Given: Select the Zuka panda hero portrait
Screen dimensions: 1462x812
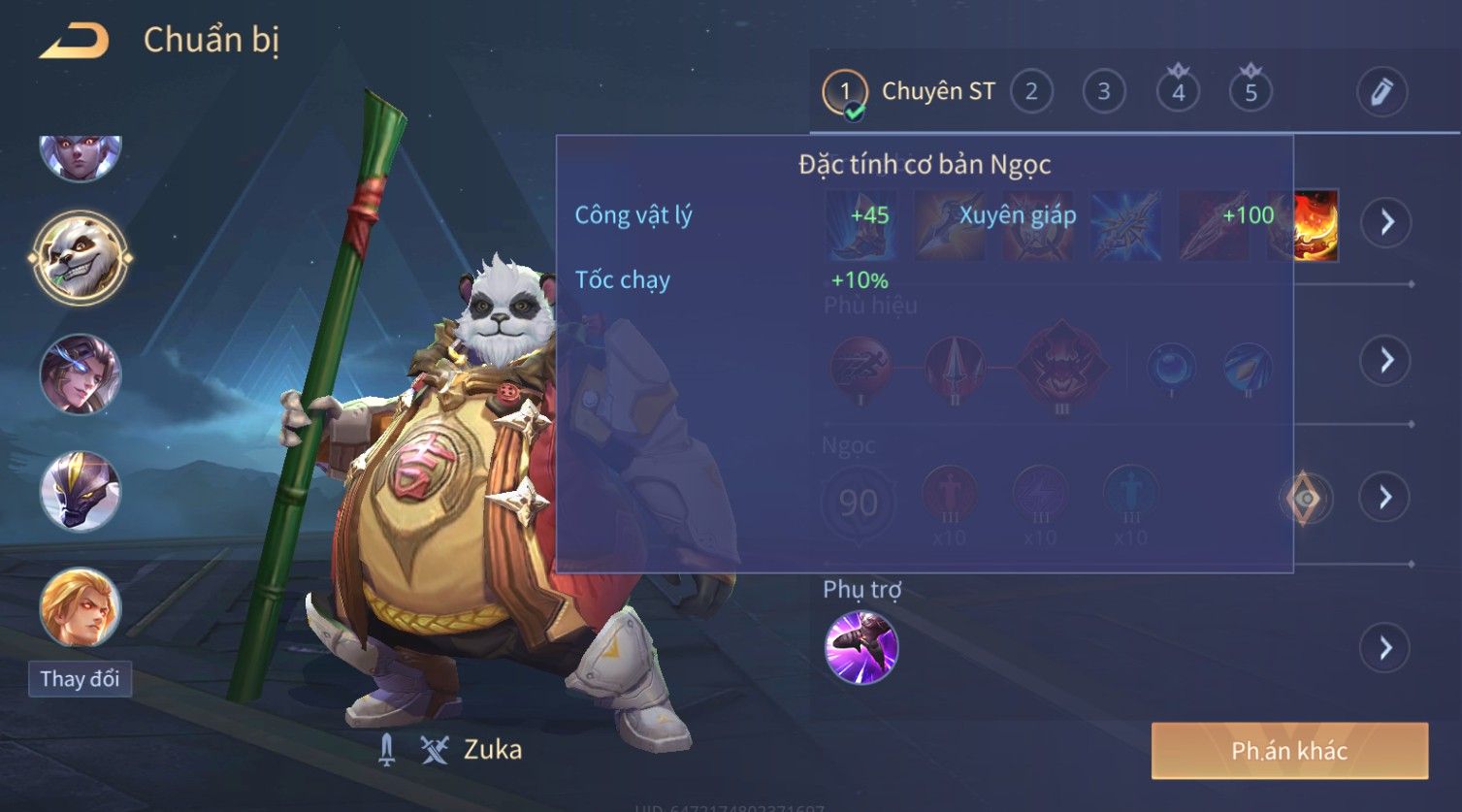Looking at the screenshot, I should 81,258.
